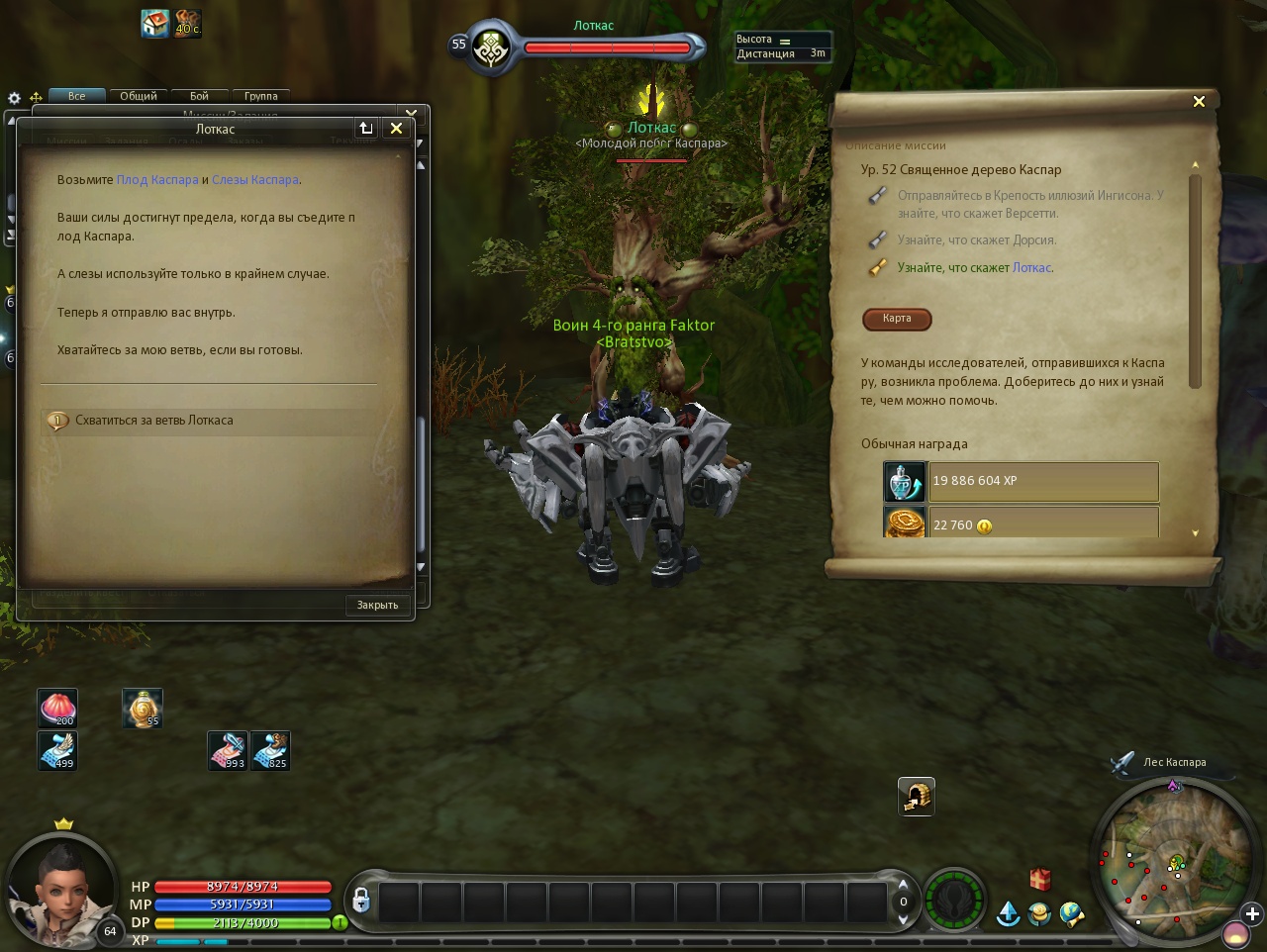
Task: Choose "Схватиться за ветвь Лоткаса" dialogue option
Action: [153, 421]
